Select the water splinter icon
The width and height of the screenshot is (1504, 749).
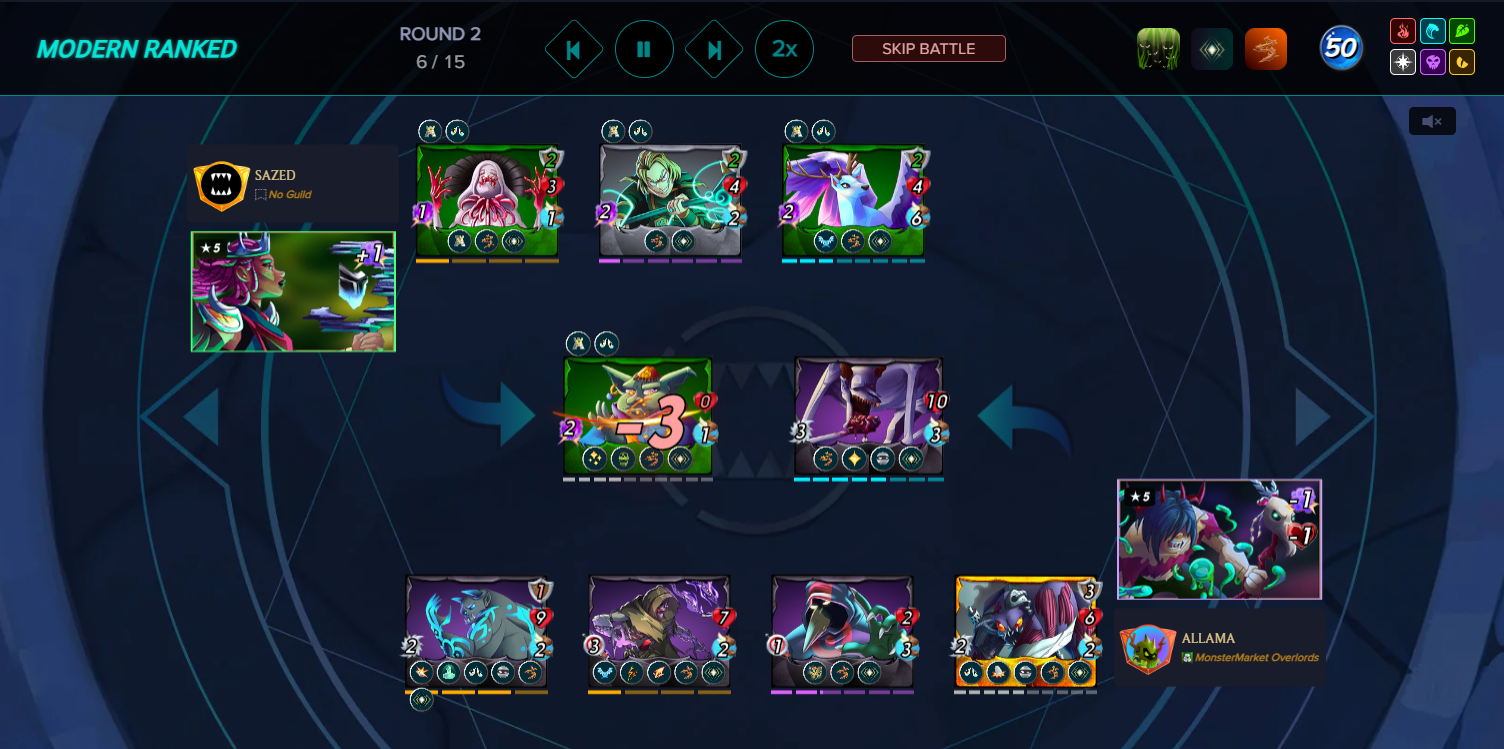click(1432, 30)
